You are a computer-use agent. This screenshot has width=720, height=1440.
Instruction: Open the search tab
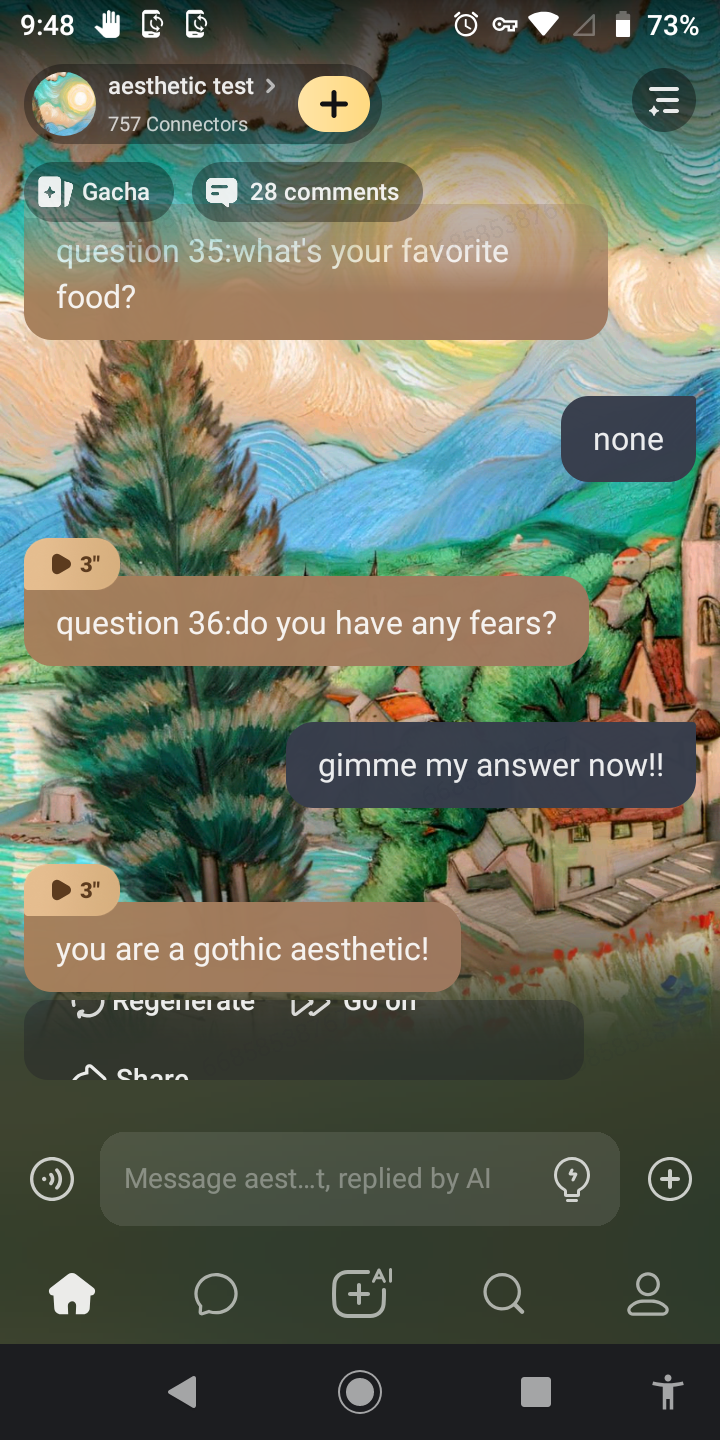(503, 1295)
